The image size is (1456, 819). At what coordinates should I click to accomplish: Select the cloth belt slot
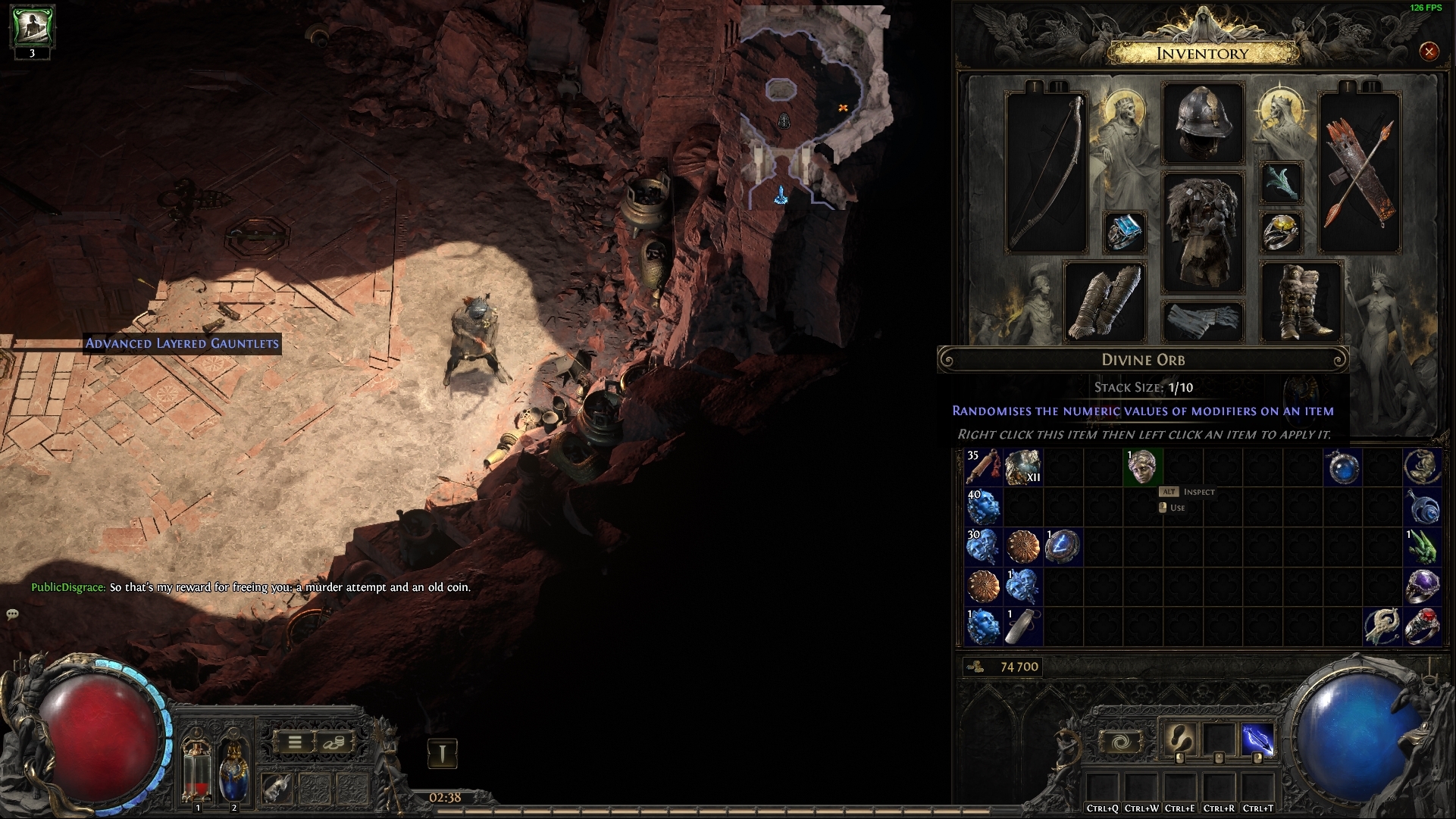click(x=1203, y=320)
